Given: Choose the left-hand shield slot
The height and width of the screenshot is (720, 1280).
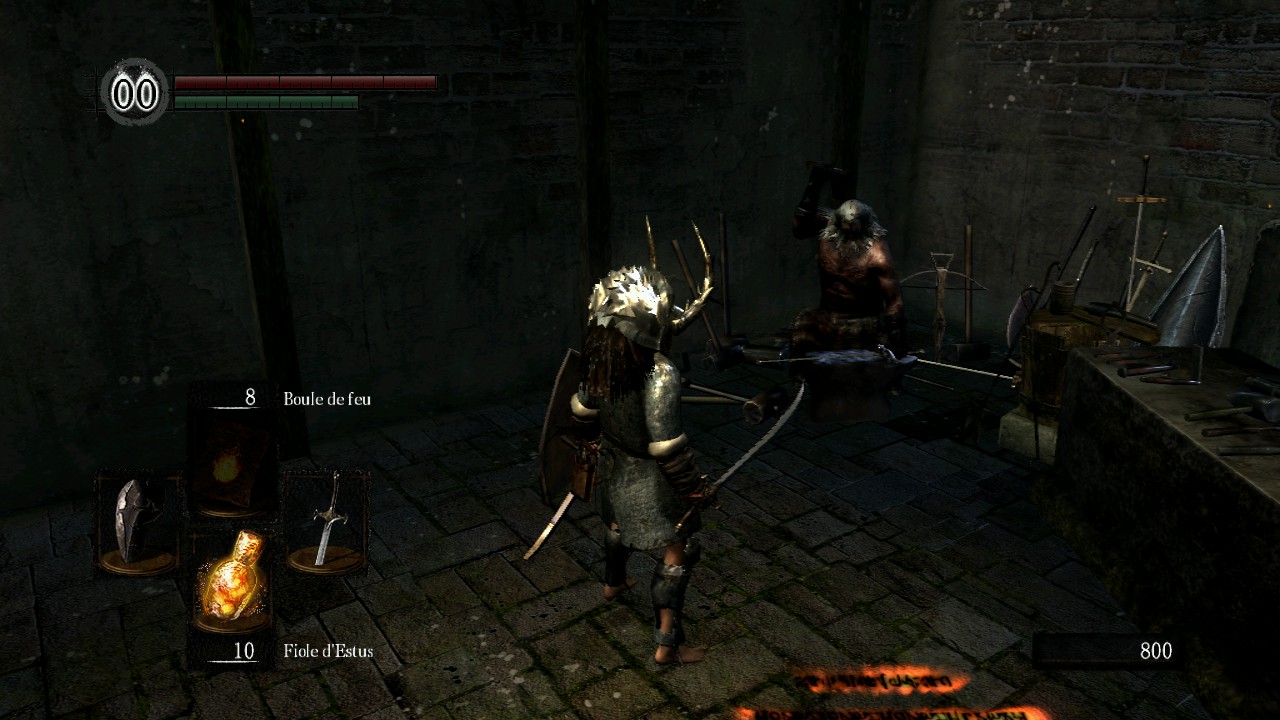Looking at the screenshot, I should (x=137, y=524).
